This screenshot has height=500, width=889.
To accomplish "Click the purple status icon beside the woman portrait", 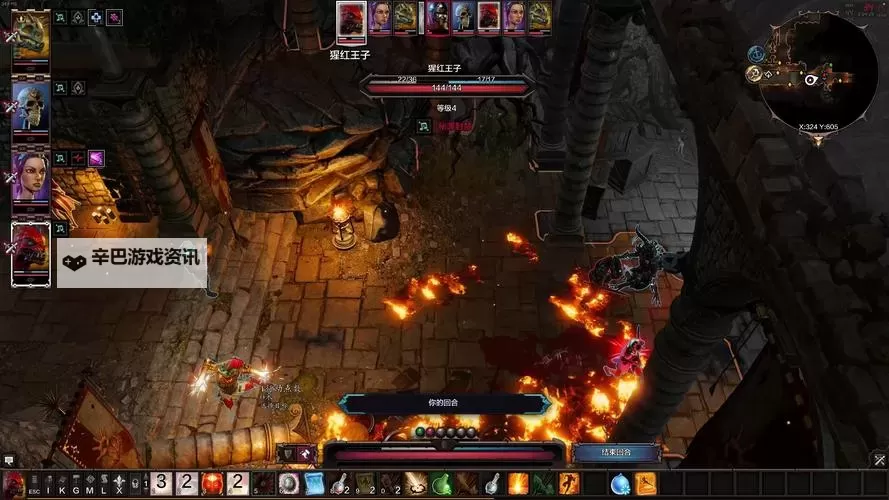I will [96, 158].
